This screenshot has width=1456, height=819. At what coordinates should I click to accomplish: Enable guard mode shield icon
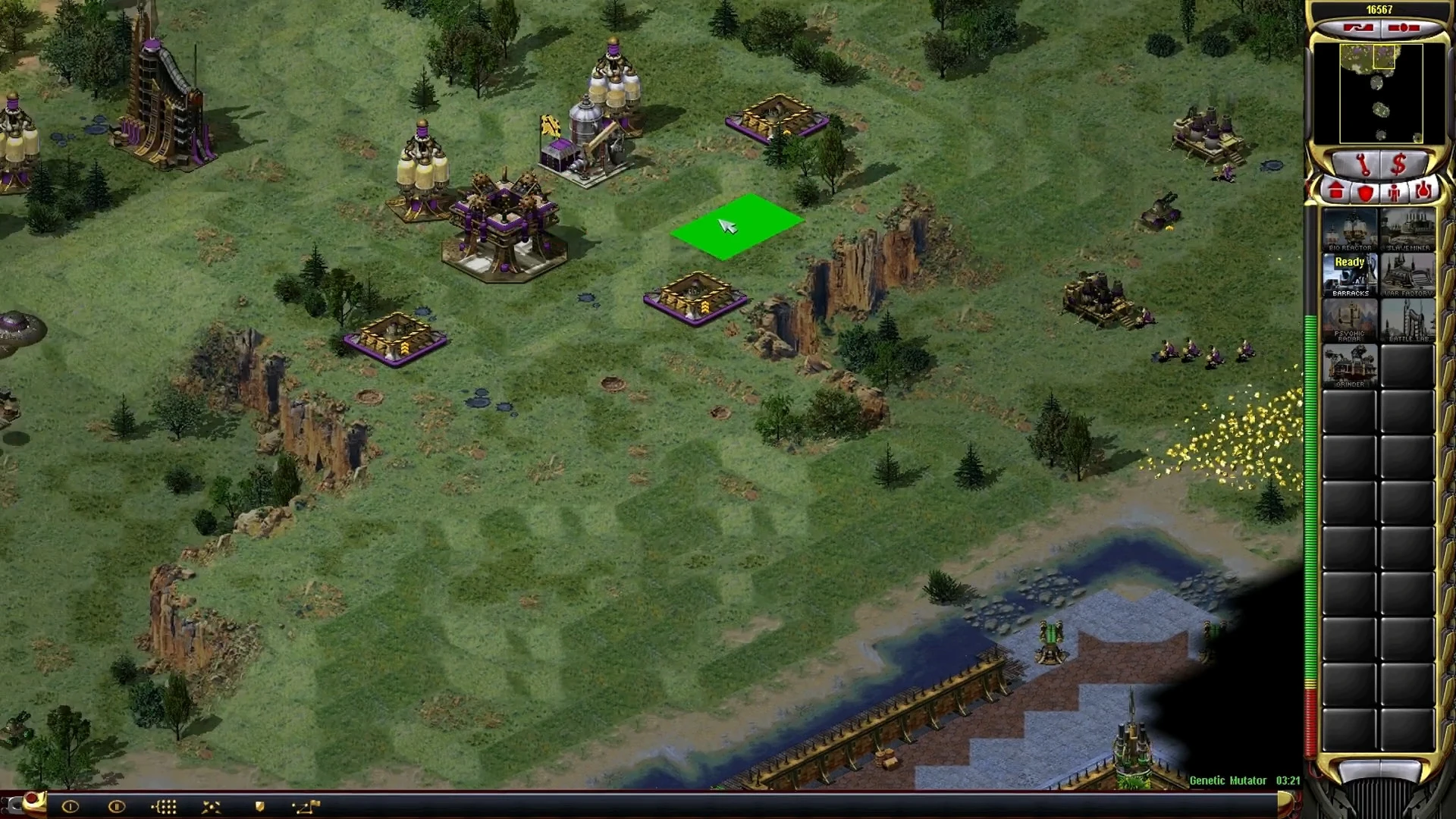259,807
